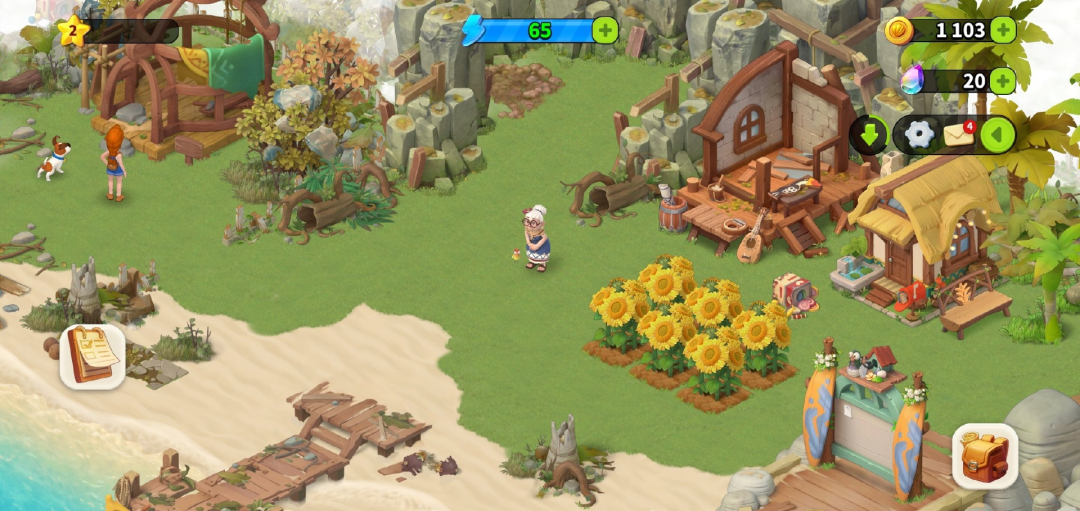Add more energy with the plus button

[x=605, y=30]
